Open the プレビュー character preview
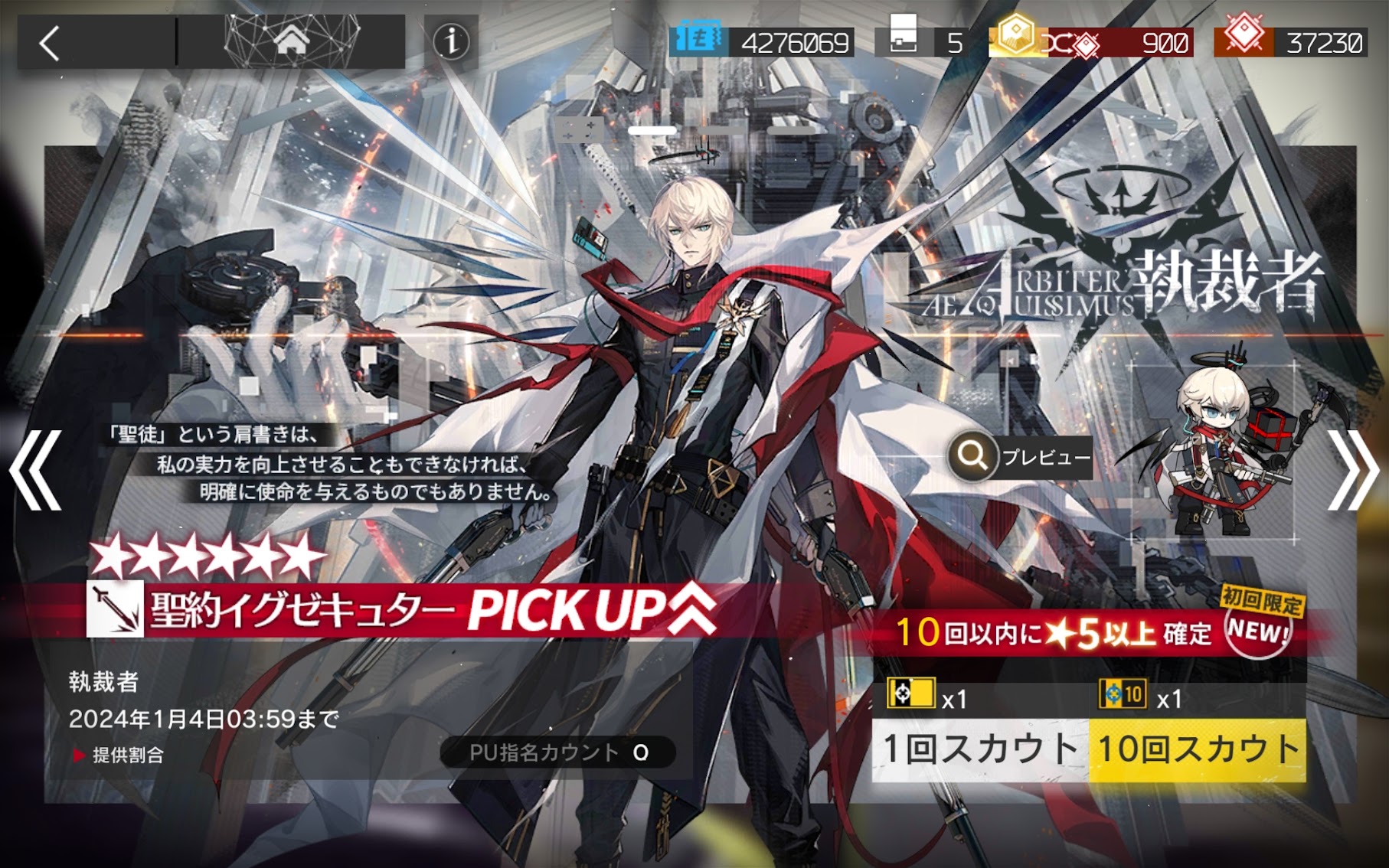 click(x=1020, y=457)
